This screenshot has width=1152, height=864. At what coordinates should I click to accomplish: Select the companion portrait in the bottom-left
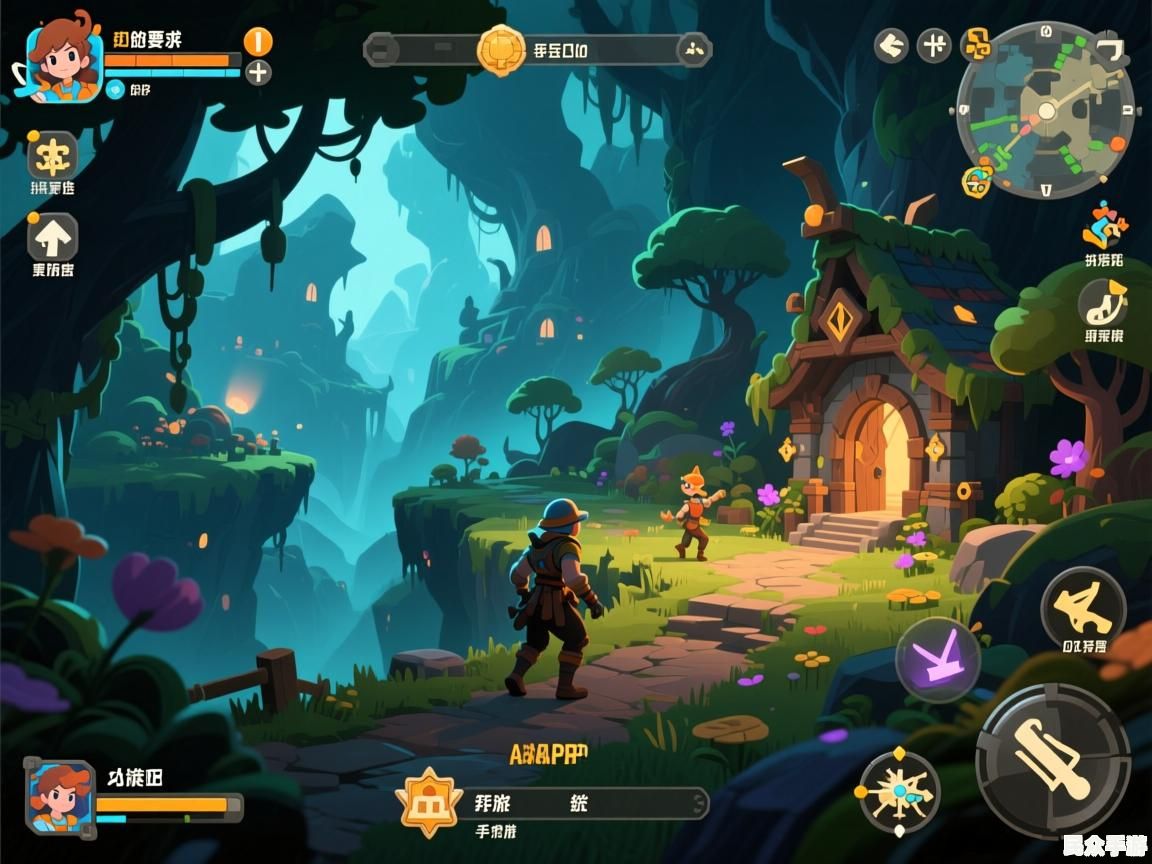61,797
